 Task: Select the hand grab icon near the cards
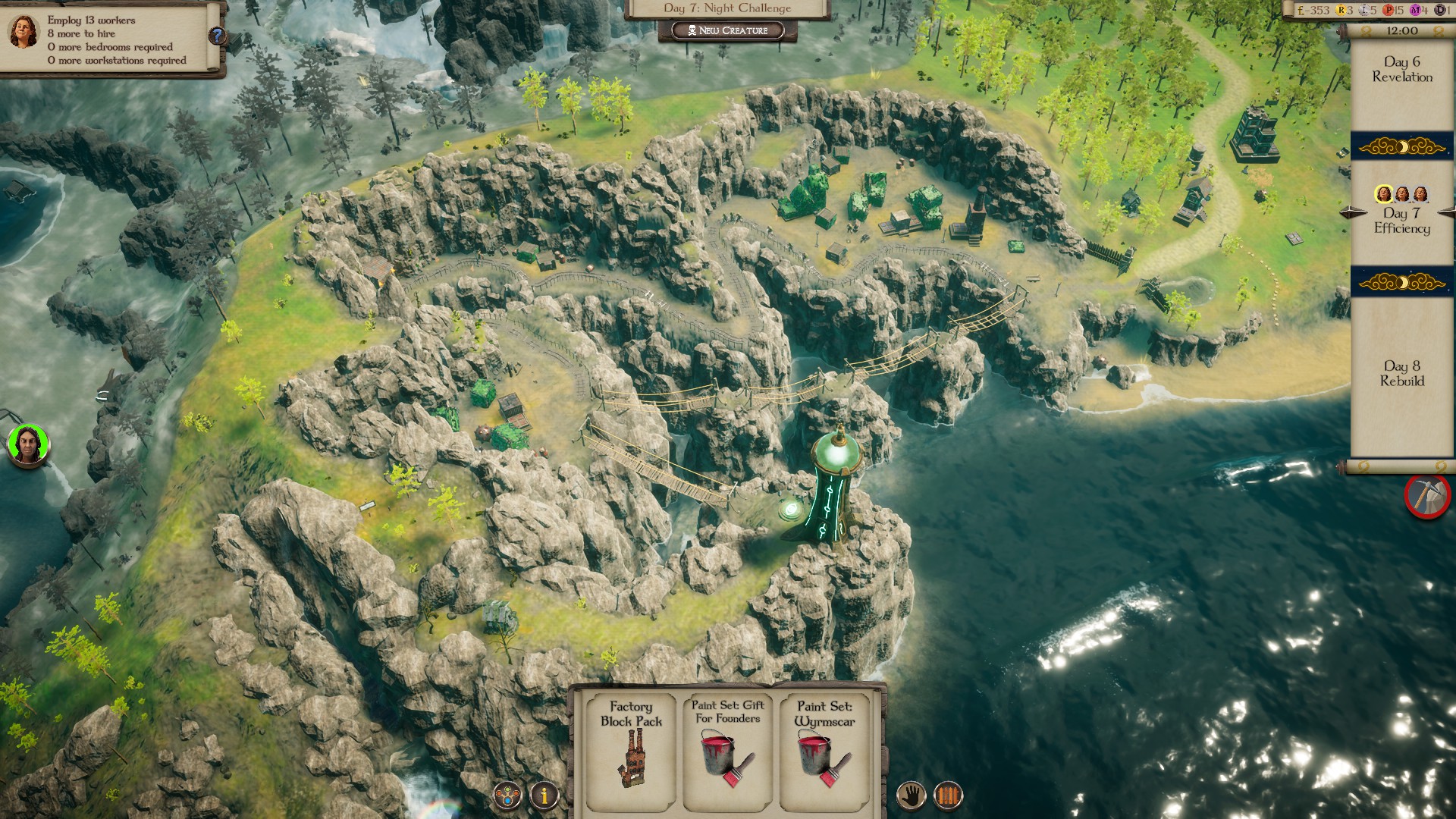pos(911,794)
